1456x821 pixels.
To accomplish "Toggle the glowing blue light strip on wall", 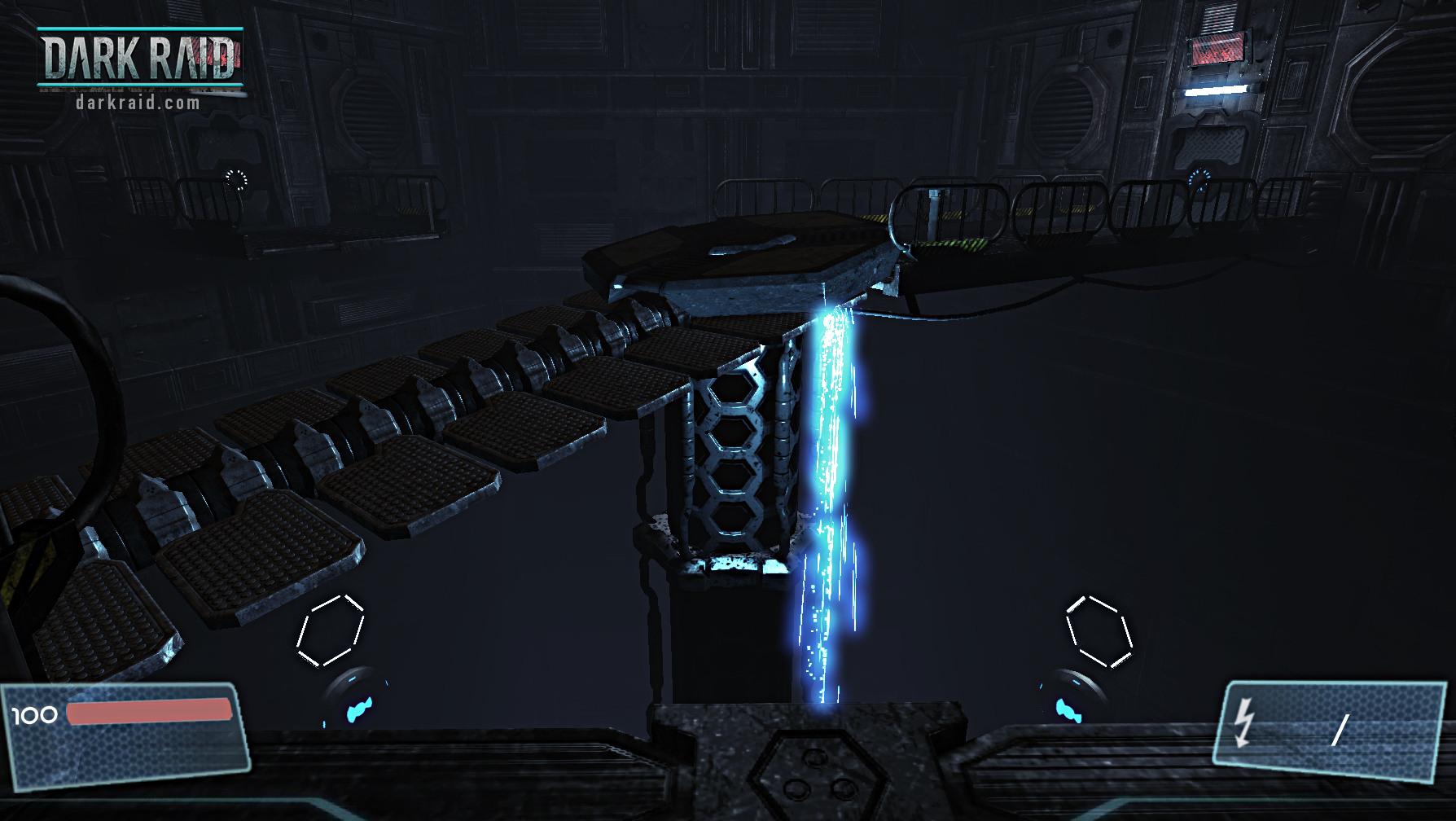I will tap(1216, 91).
